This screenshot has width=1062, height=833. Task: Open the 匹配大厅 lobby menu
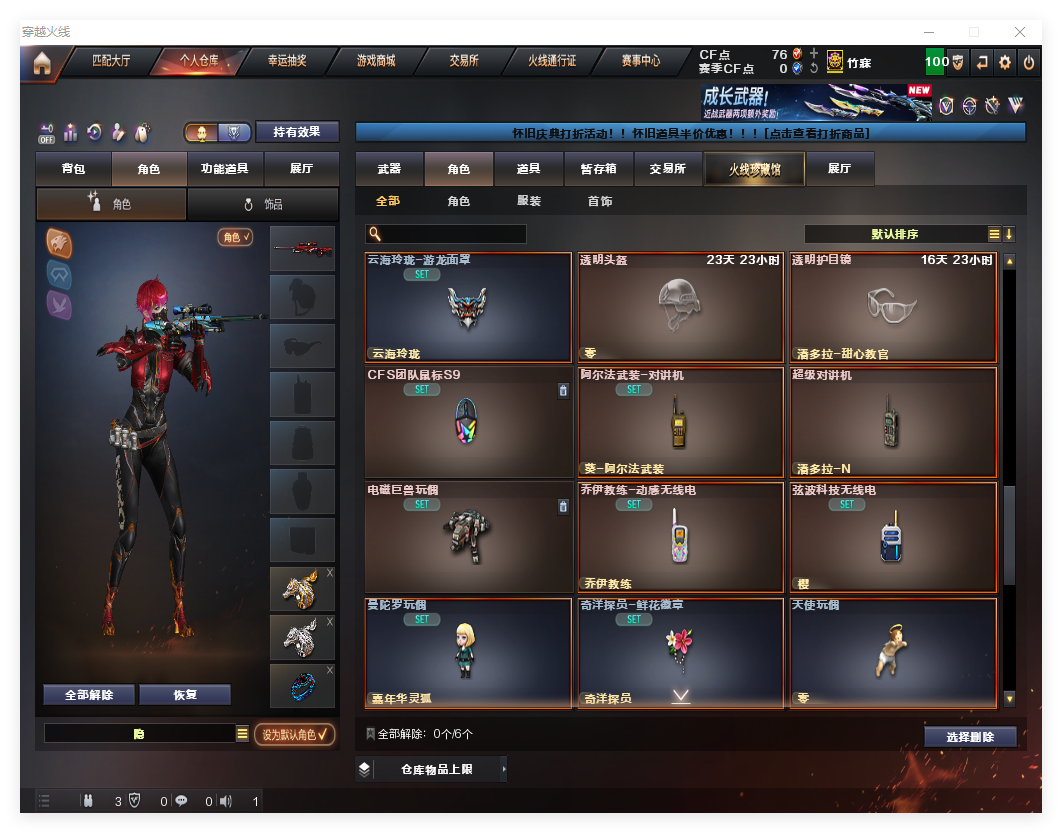coord(111,61)
